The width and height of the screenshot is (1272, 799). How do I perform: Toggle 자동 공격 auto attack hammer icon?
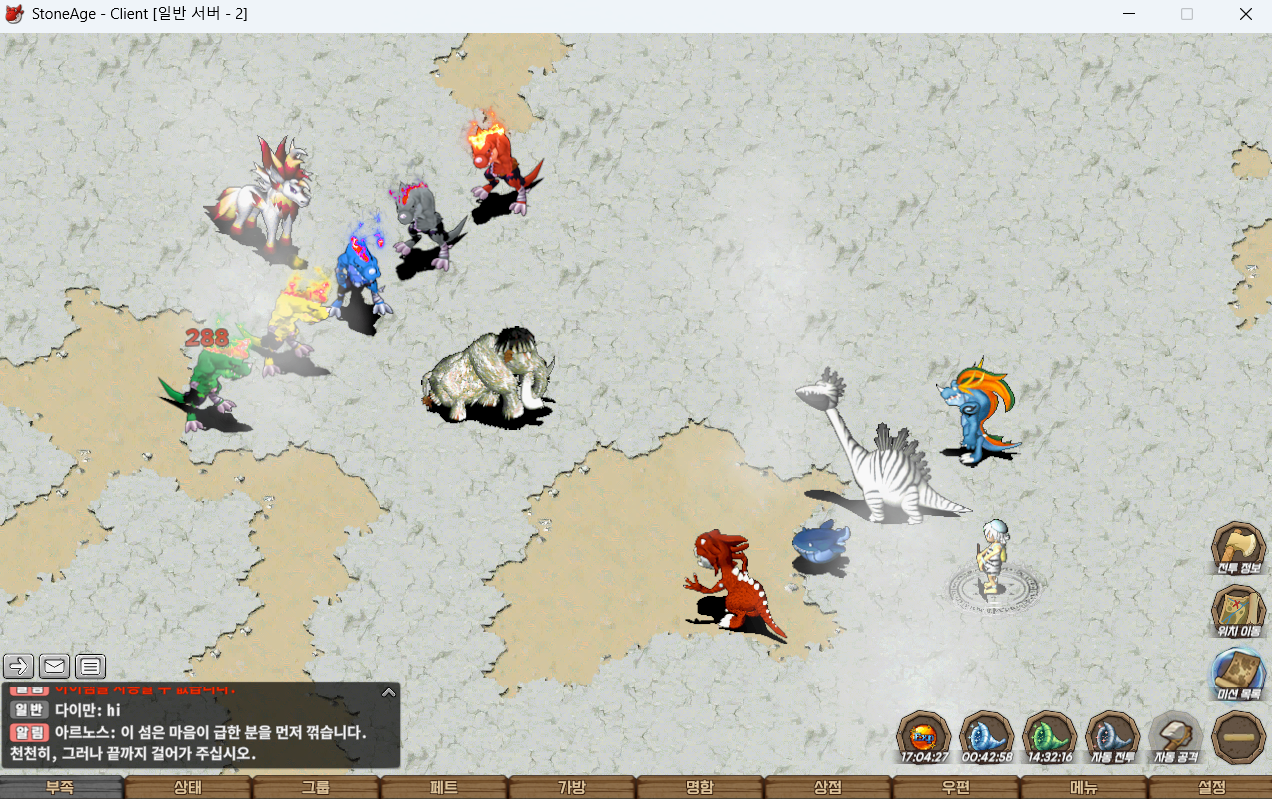[x=1176, y=736]
